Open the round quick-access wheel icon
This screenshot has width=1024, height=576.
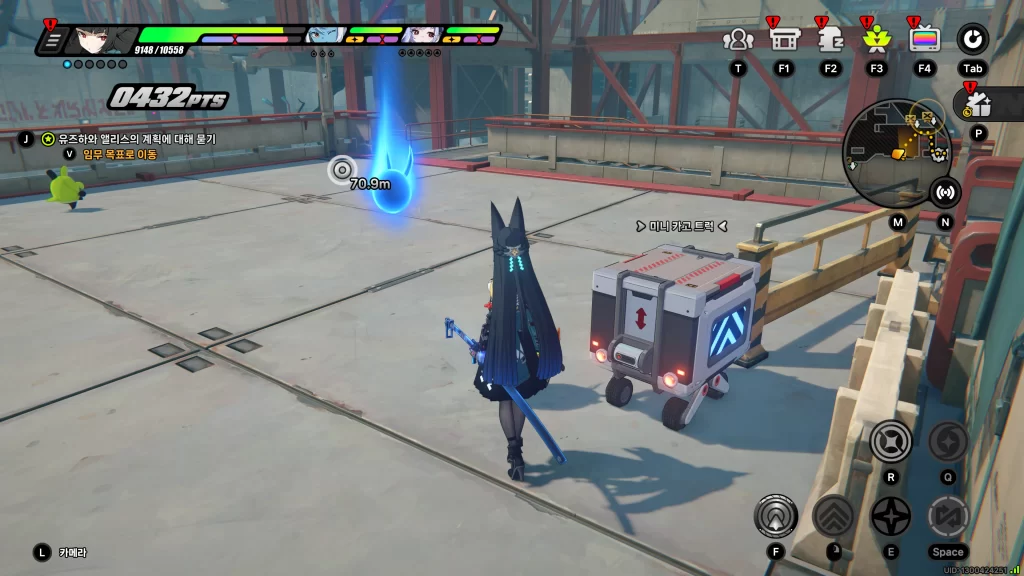click(x=972, y=39)
